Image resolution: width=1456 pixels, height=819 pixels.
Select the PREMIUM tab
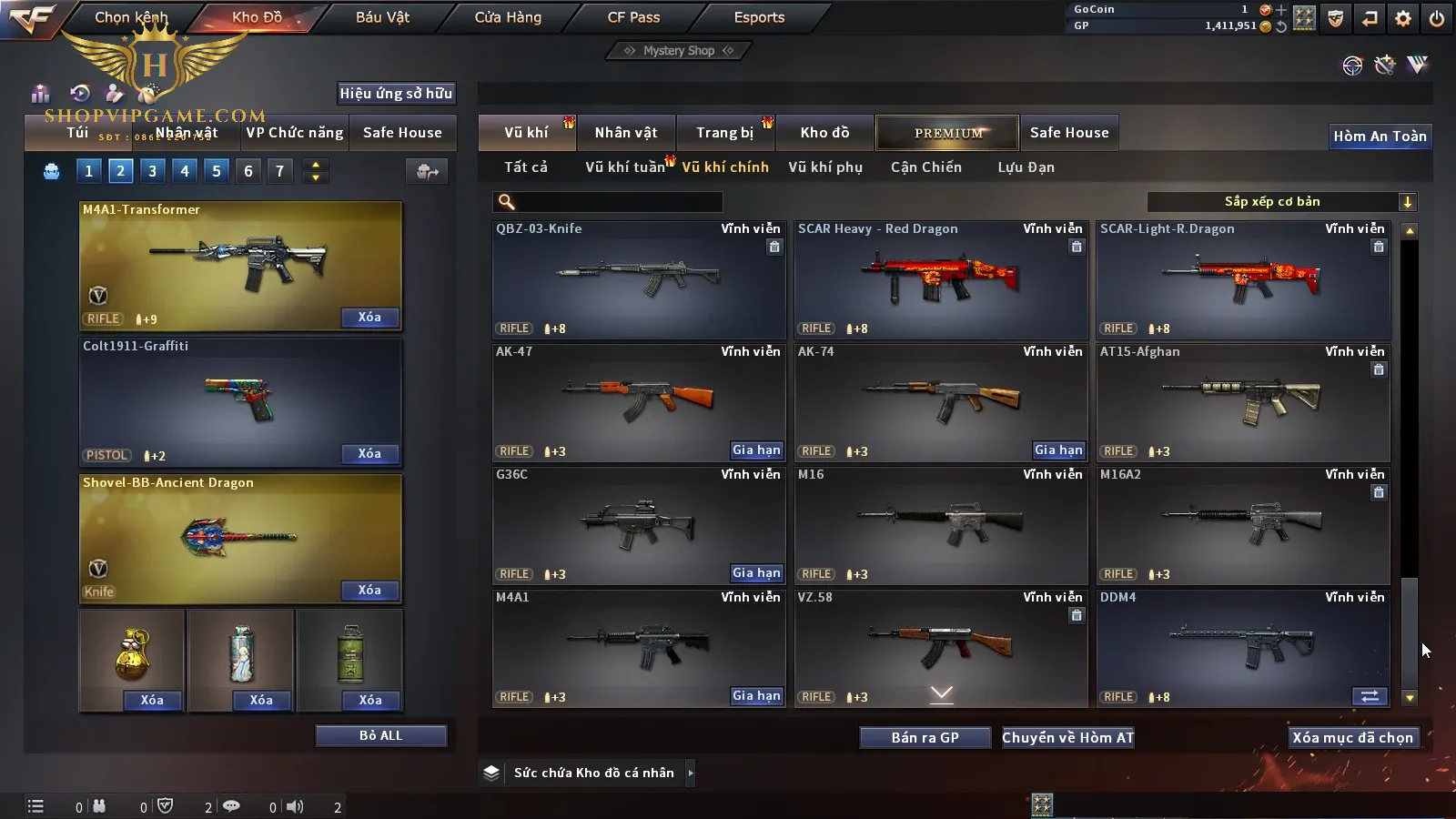click(948, 133)
